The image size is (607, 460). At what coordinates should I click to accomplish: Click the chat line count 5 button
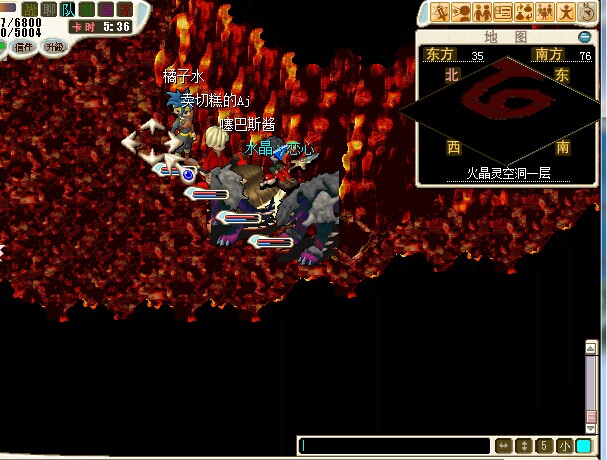click(x=544, y=445)
